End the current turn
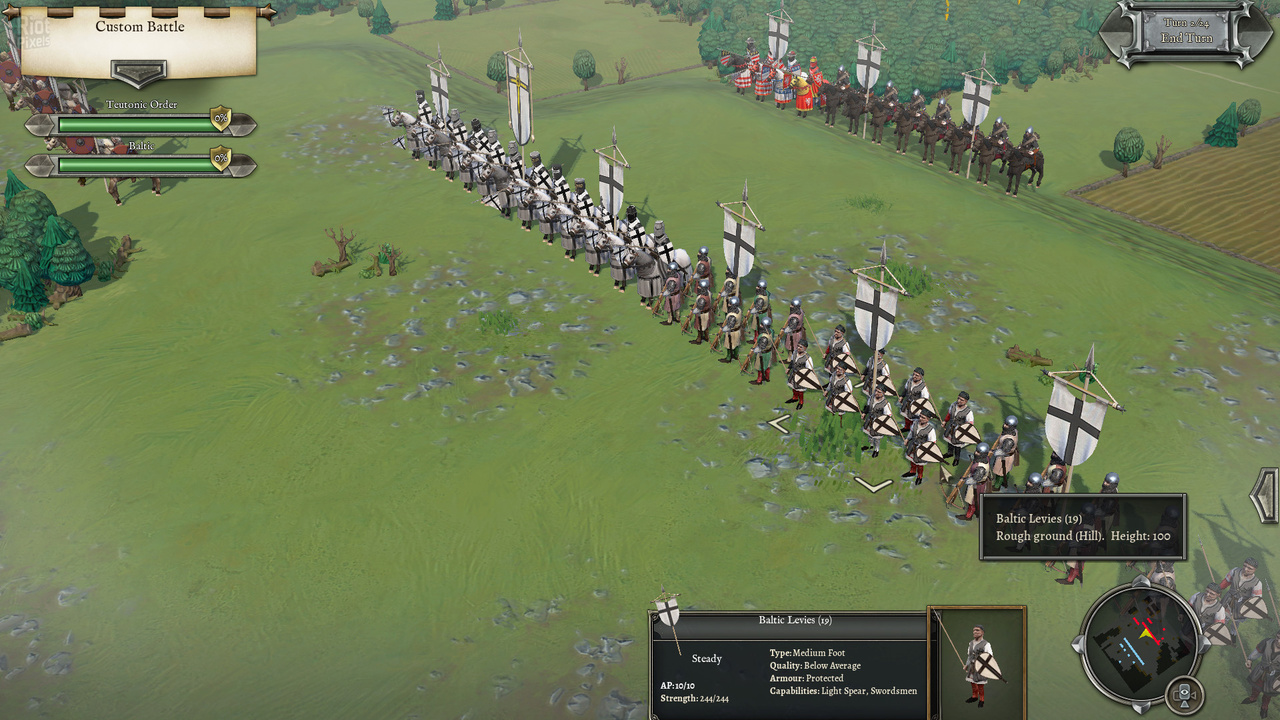Image resolution: width=1280 pixels, height=720 pixels. coord(1187,38)
